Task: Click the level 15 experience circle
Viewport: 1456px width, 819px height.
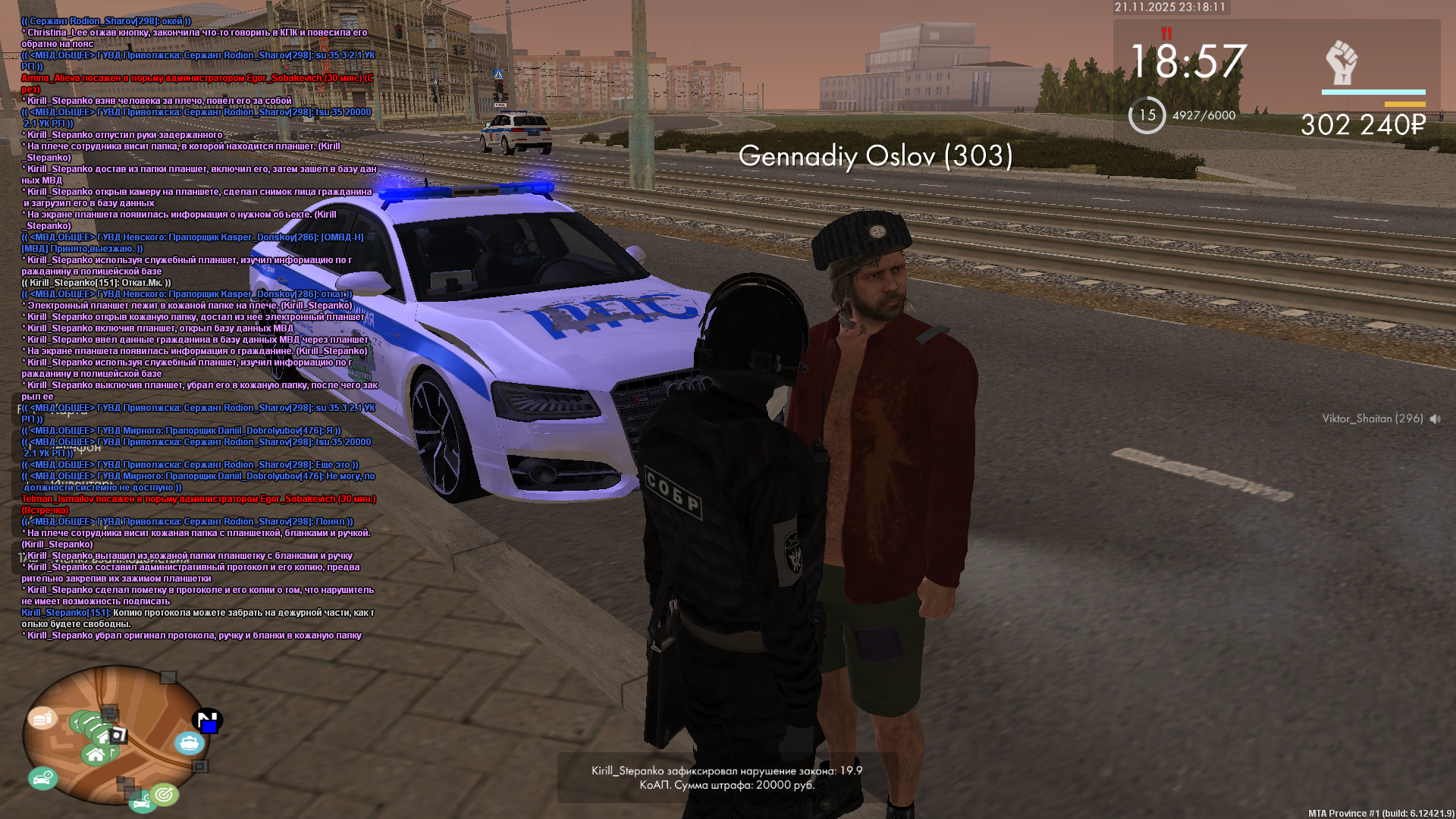Action: pyautogui.click(x=1147, y=115)
